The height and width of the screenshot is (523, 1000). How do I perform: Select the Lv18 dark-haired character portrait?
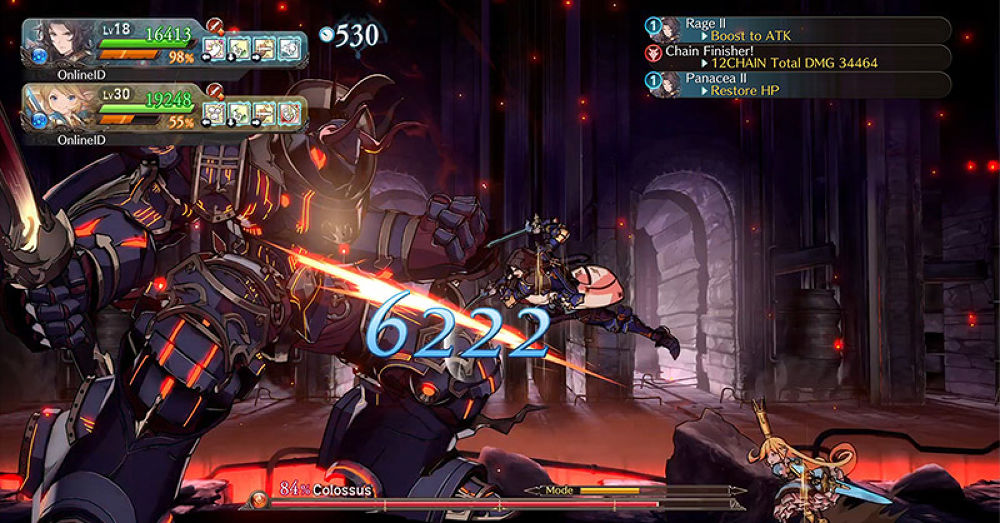62,44
